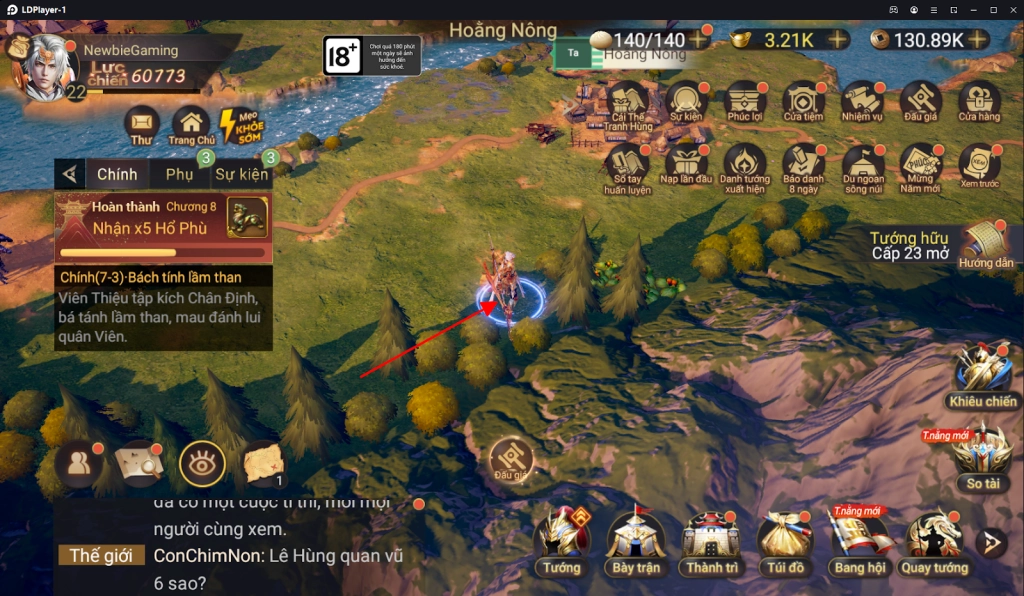Open the Quay tướng hero summon

pyautogui.click(x=934, y=540)
